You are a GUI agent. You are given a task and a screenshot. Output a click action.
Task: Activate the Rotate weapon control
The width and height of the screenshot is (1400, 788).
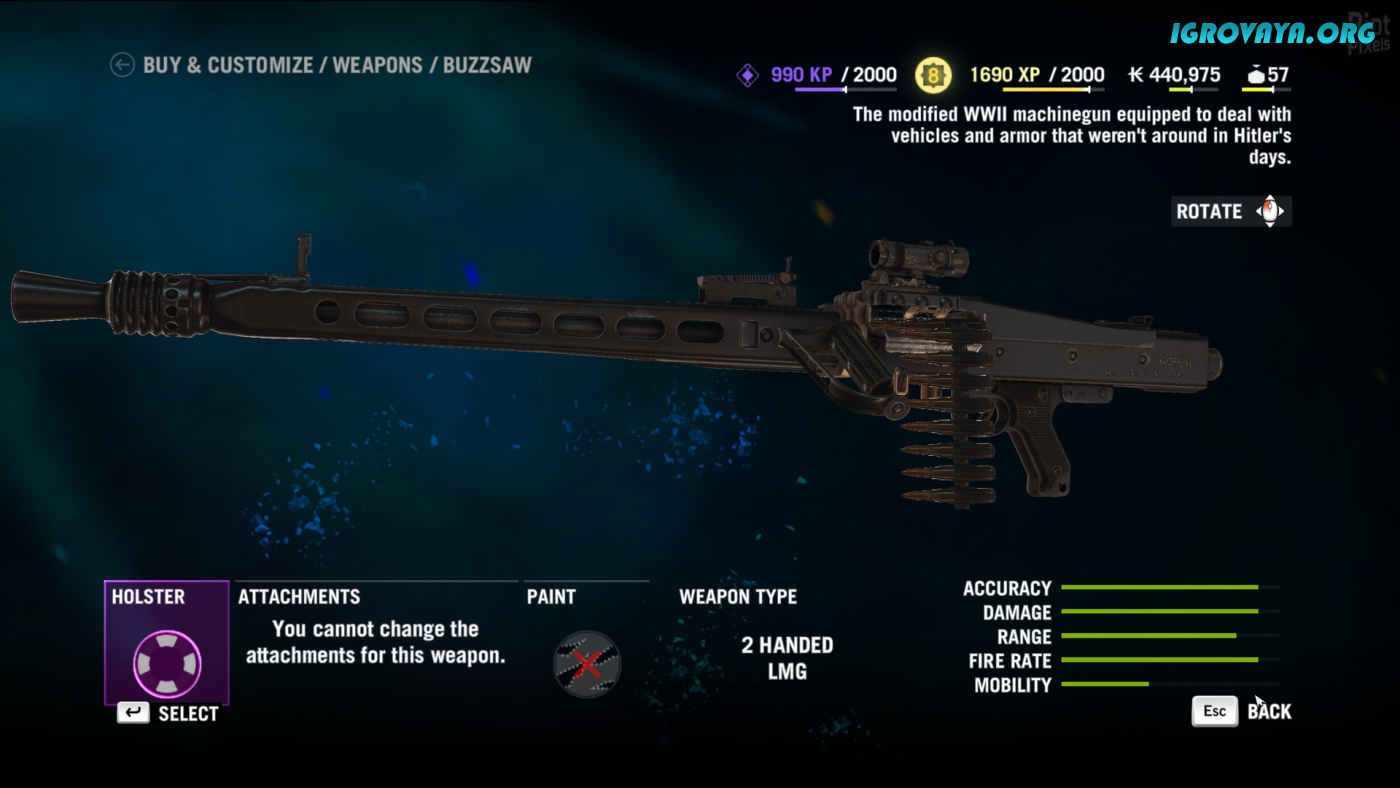pos(1231,211)
